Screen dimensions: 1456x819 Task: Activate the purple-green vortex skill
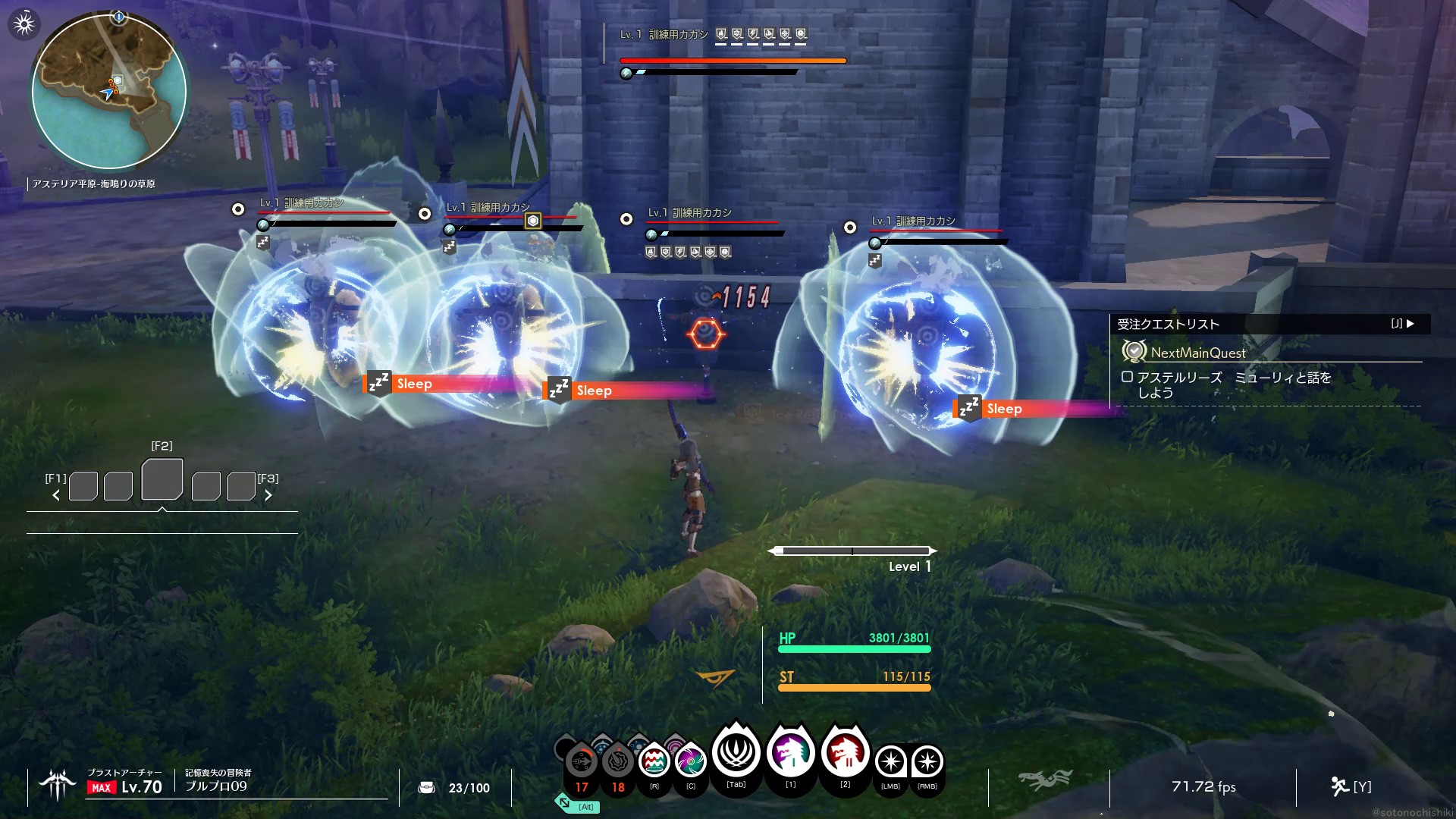[x=690, y=761]
